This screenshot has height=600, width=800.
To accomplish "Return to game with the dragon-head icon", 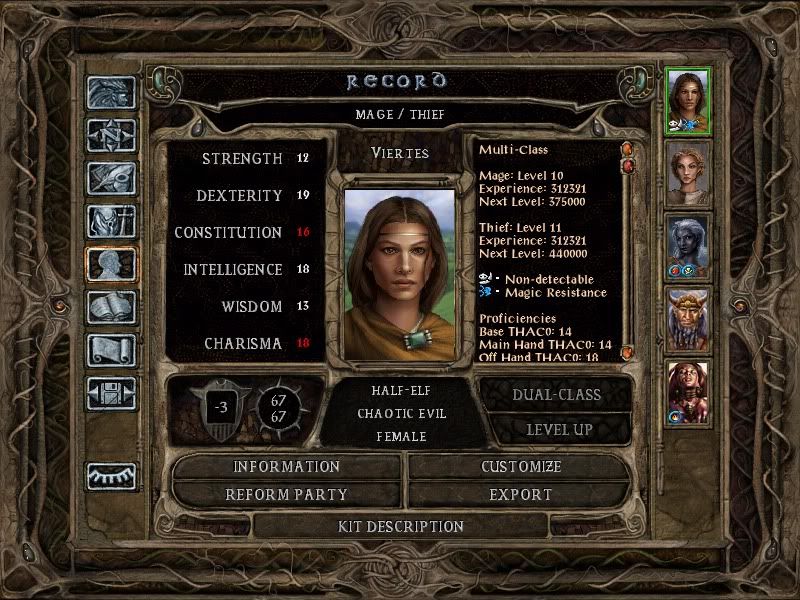I will coord(111,93).
